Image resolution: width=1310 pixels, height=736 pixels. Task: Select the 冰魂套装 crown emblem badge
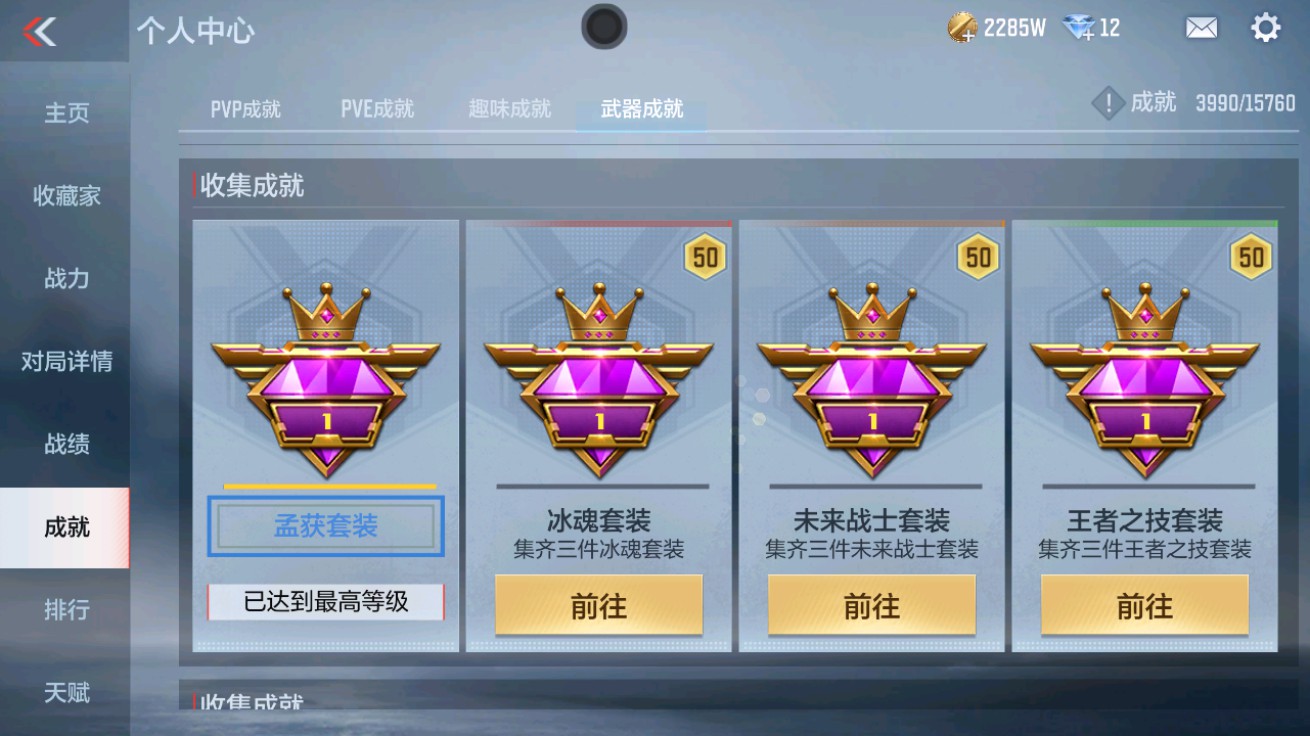(599, 380)
